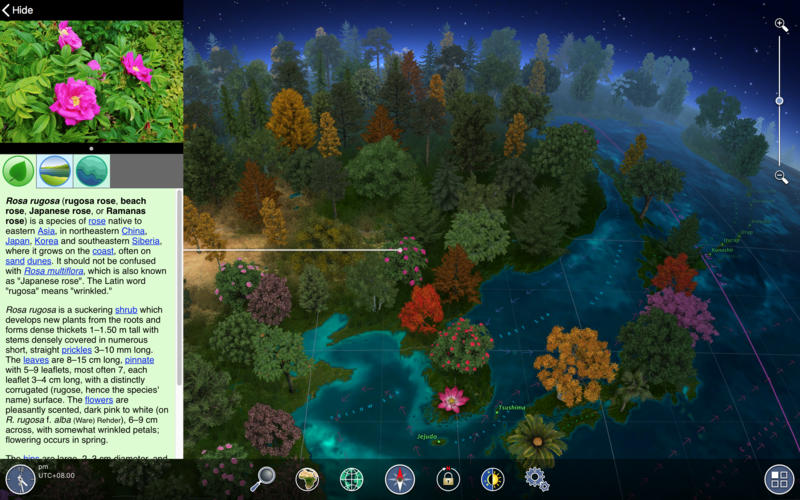
Task: Hide the information side panel
Action: [x=18, y=10]
